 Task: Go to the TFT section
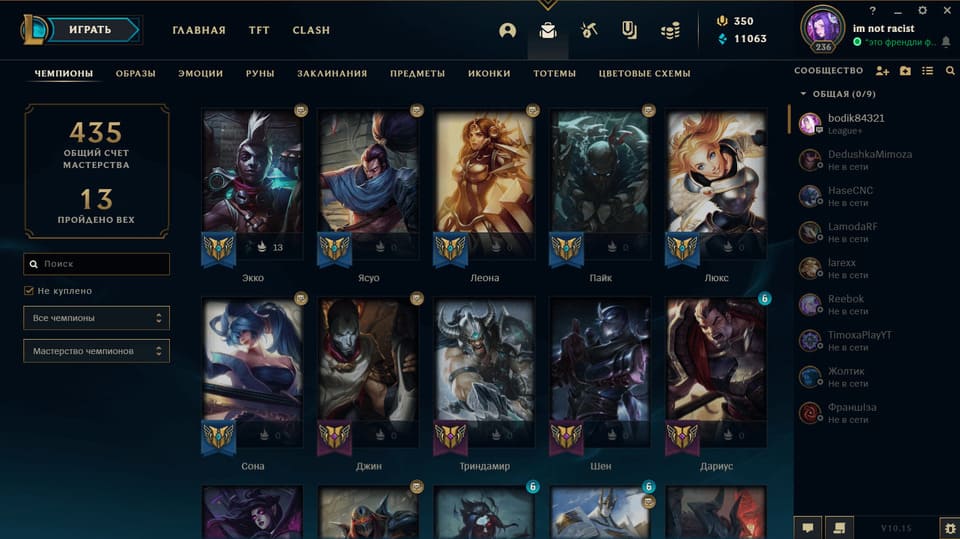tap(259, 30)
